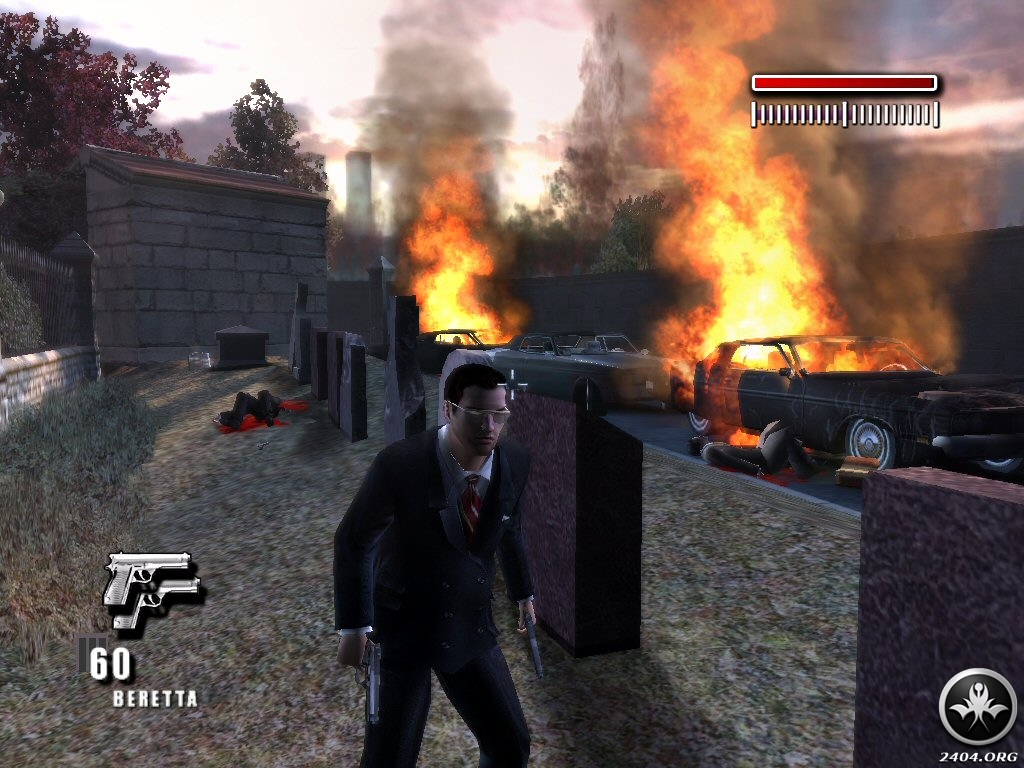This screenshot has width=1024, height=768.
Task: Select the dual Beretta pistols weapon icon
Action: [152, 588]
